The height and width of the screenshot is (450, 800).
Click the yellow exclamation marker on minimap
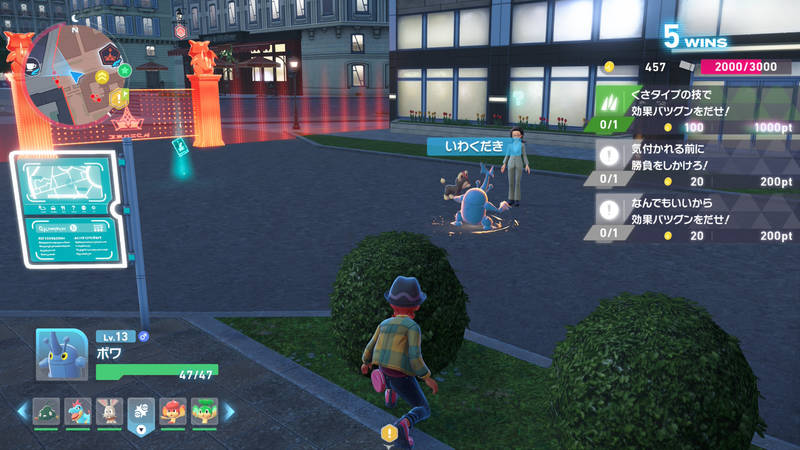click(x=118, y=97)
